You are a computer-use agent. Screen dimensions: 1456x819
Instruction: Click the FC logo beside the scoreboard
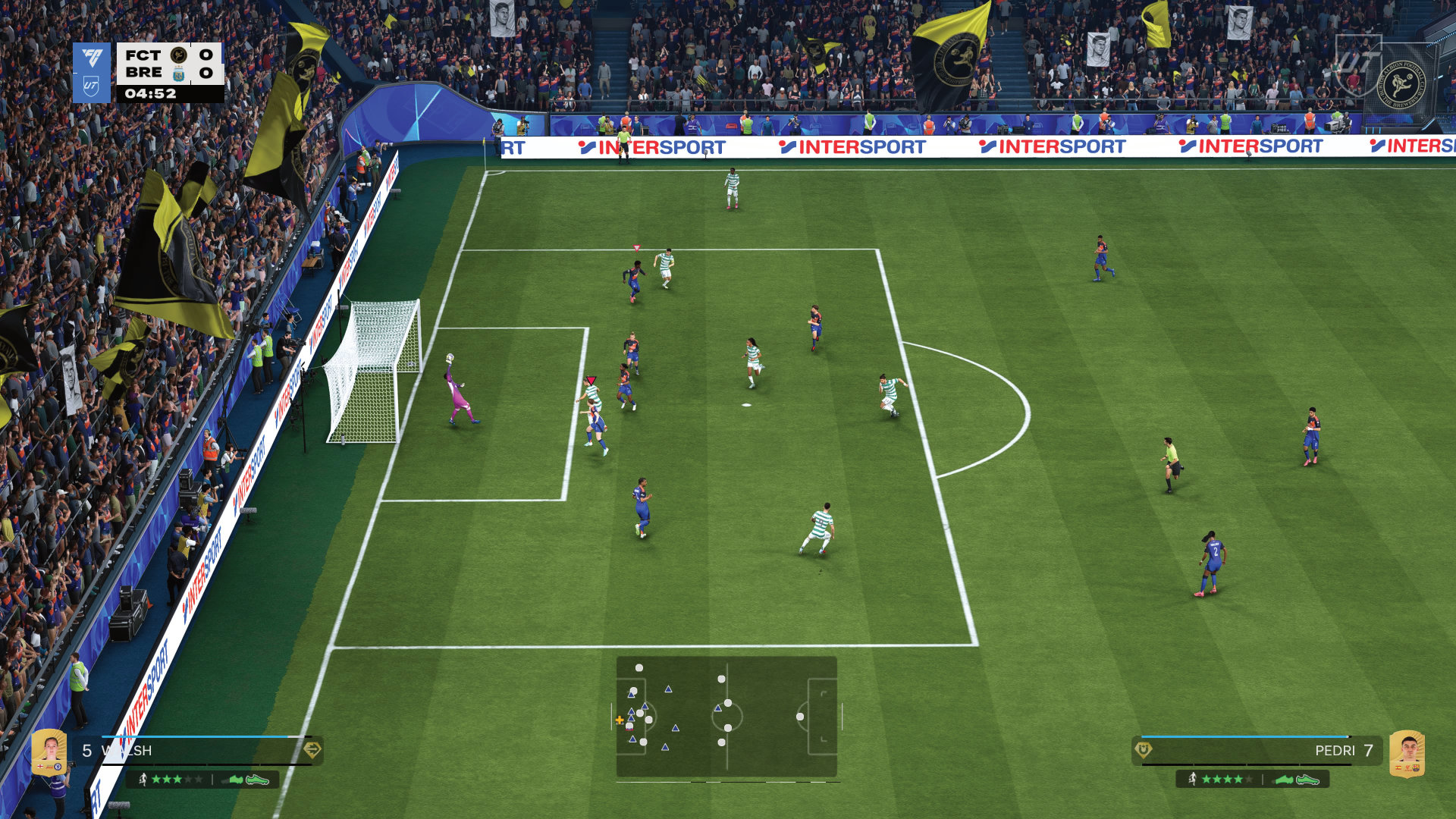click(x=92, y=58)
